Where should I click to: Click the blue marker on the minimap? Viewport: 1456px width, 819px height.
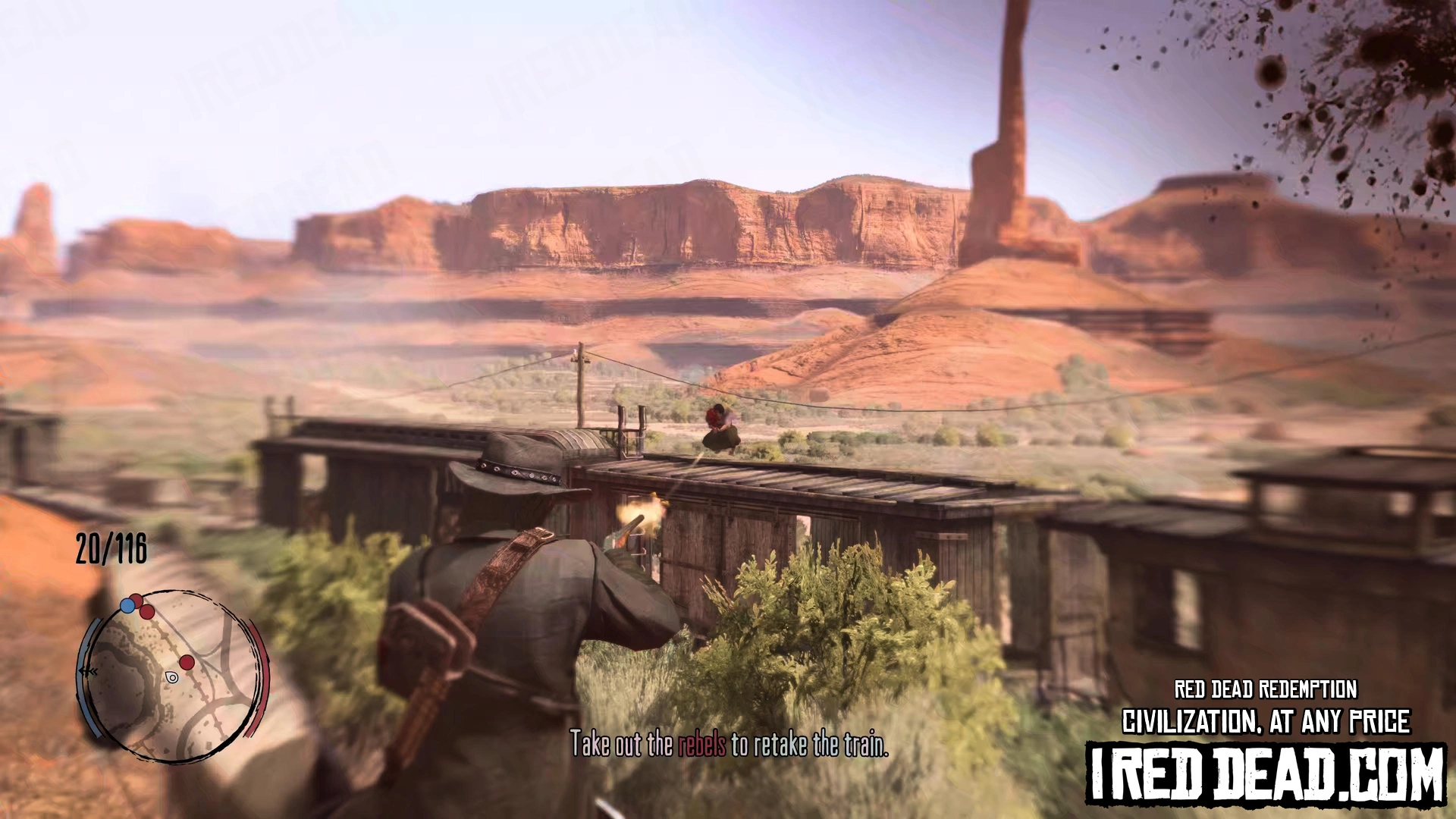coord(127,606)
